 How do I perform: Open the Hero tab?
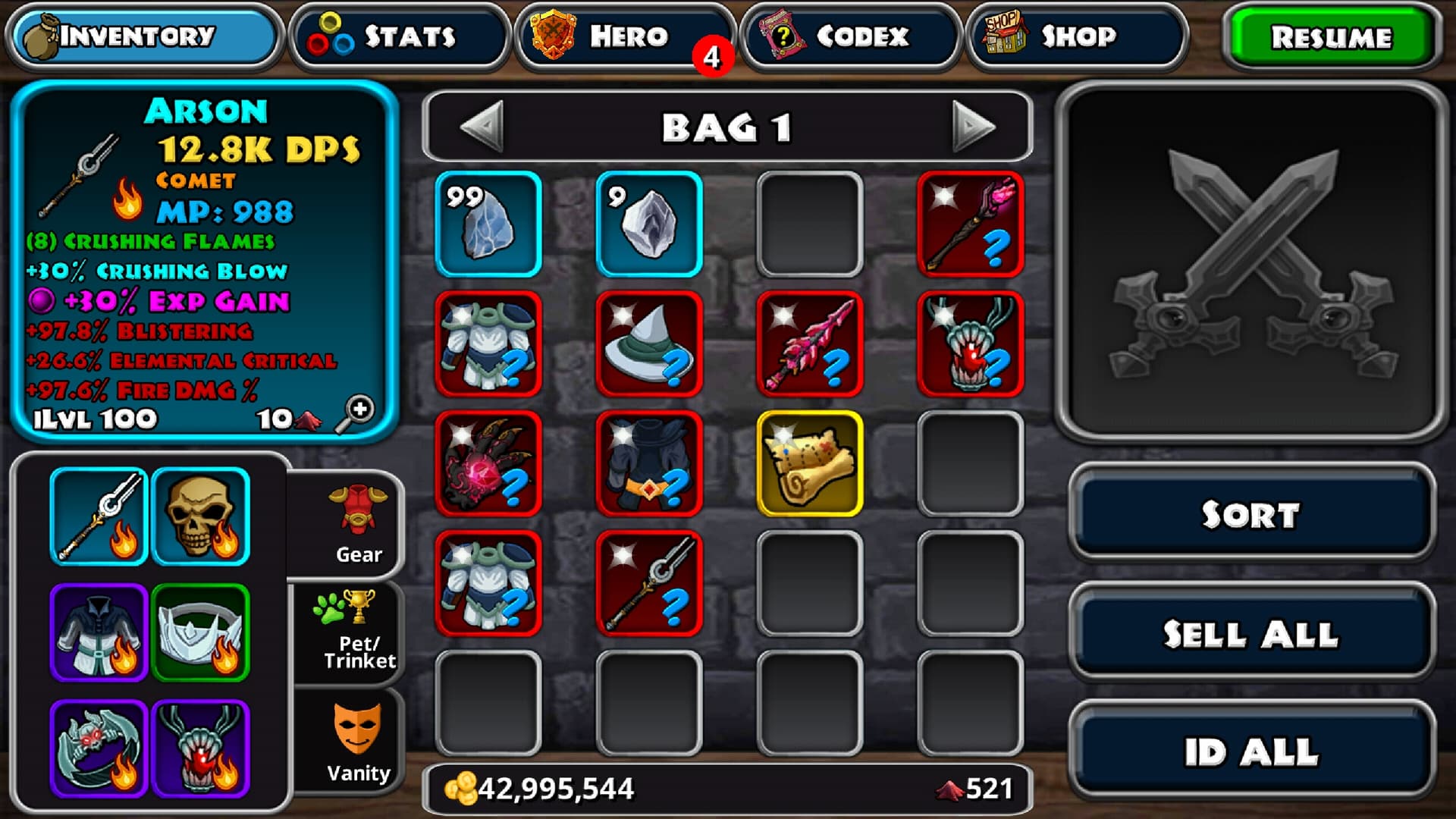(x=624, y=36)
